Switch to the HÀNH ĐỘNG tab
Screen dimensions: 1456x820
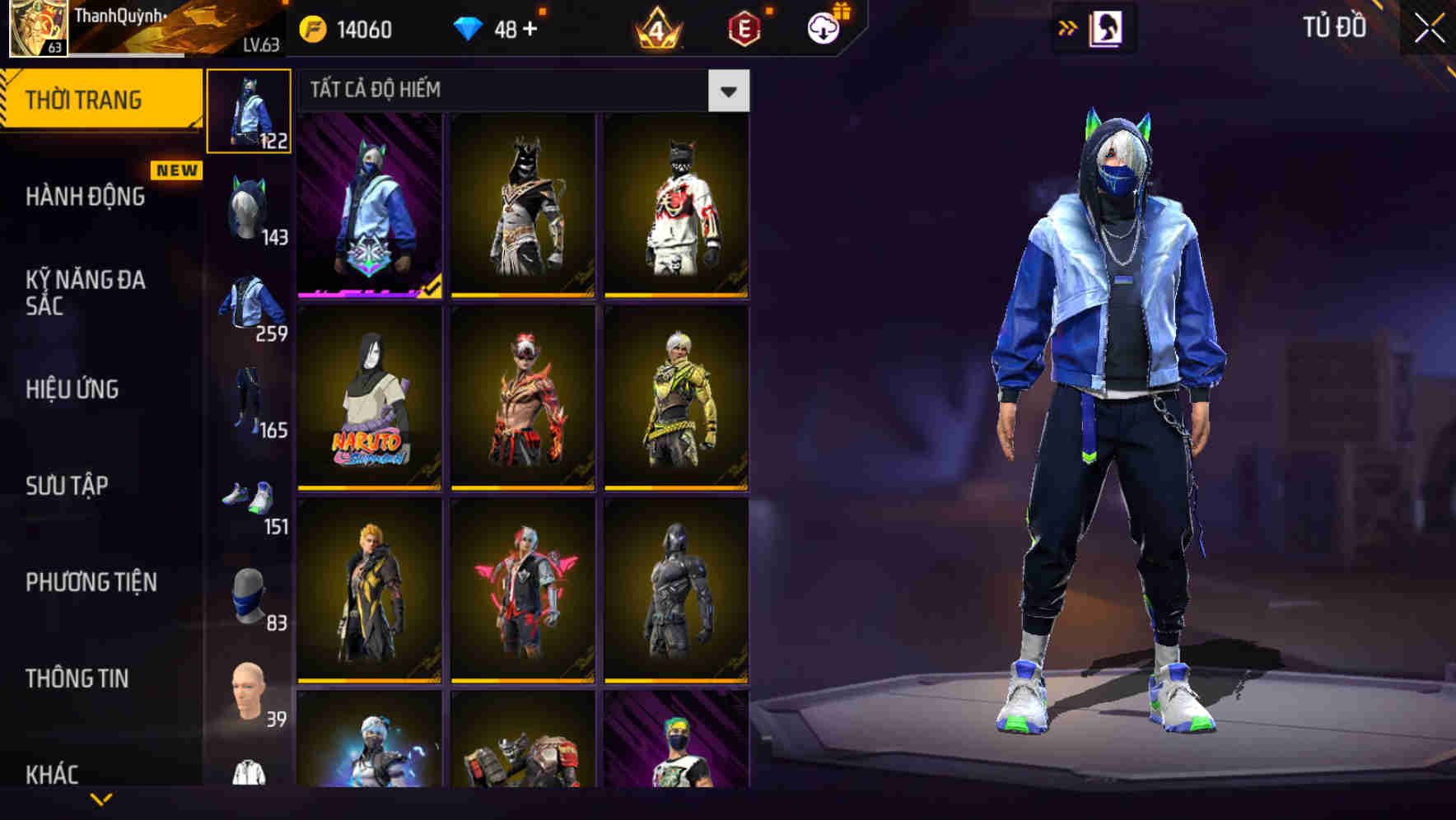(x=86, y=198)
